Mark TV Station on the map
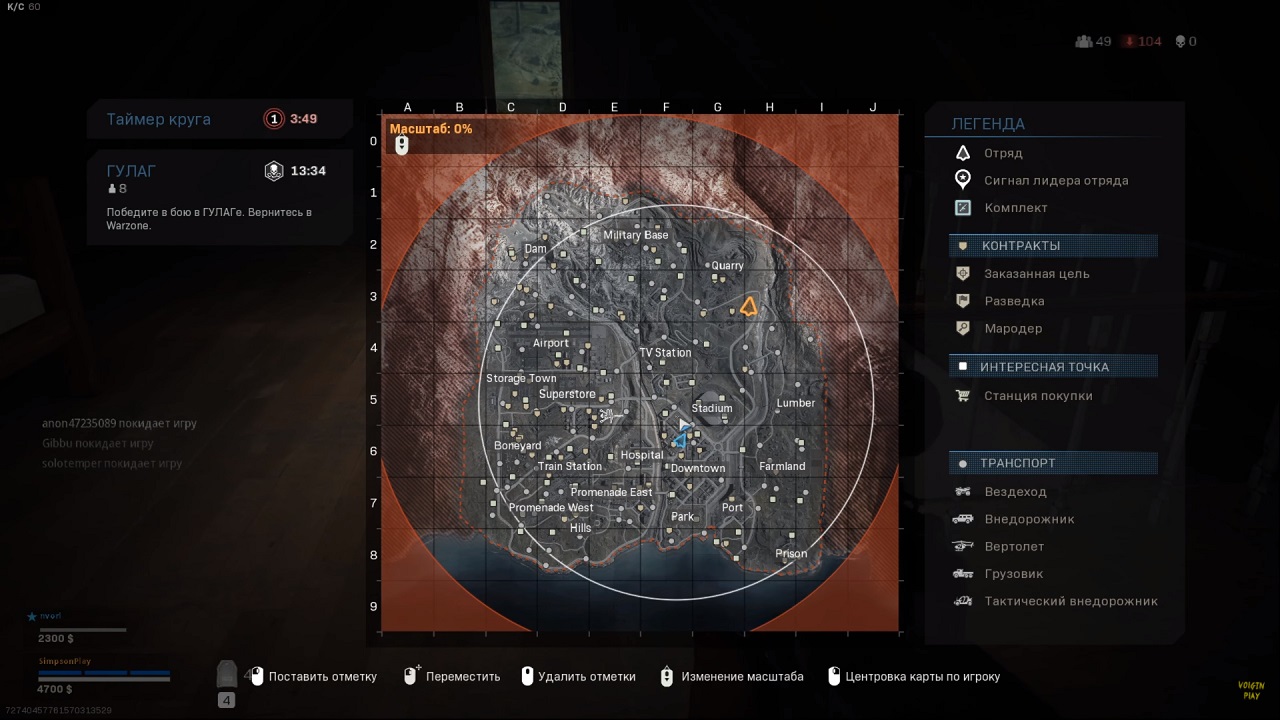The width and height of the screenshot is (1280, 720). pos(665,353)
